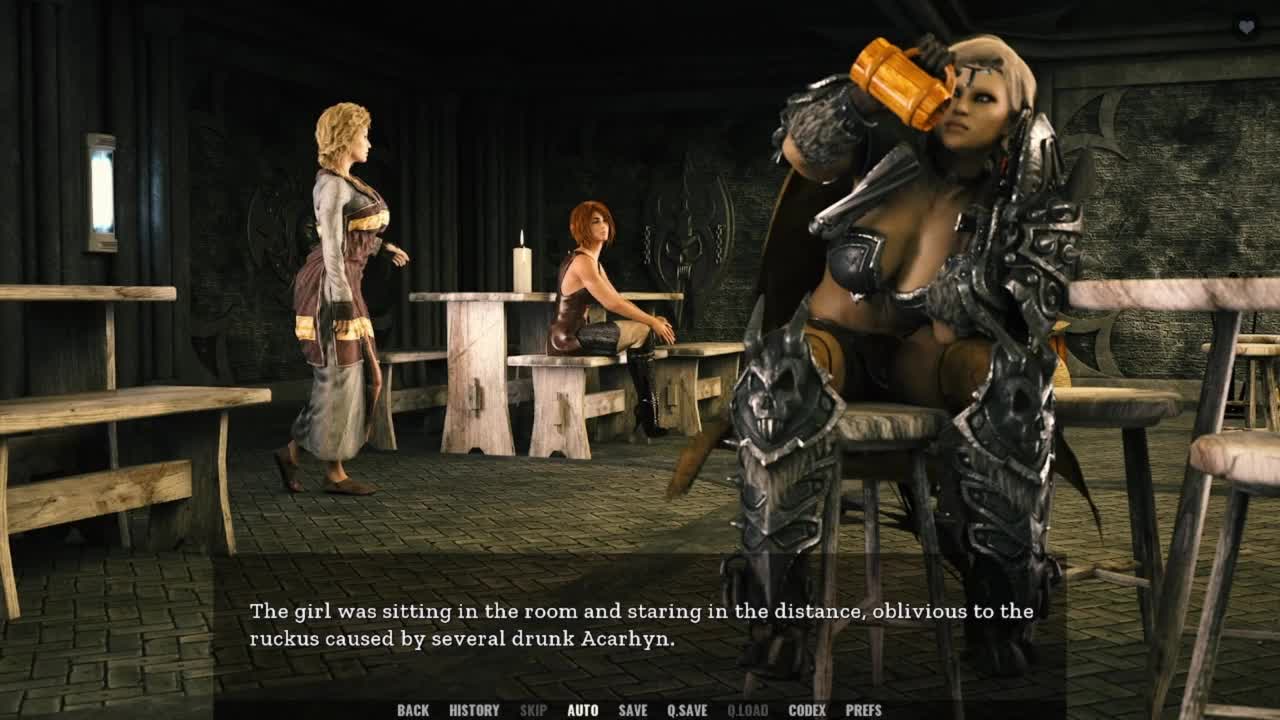1280x720 pixels.
Task: Open the Codex
Action: pos(807,710)
